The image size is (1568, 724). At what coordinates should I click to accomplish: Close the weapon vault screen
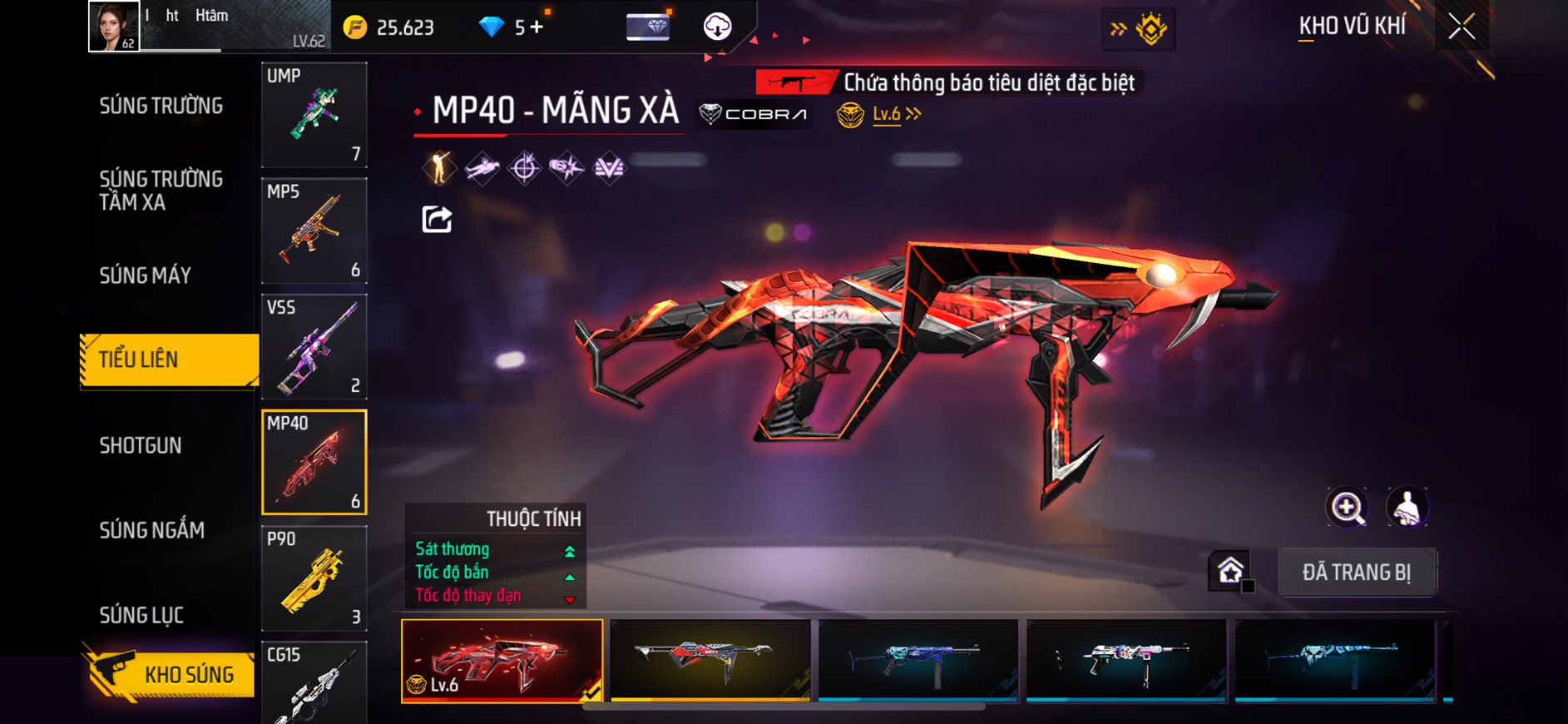(x=1462, y=27)
